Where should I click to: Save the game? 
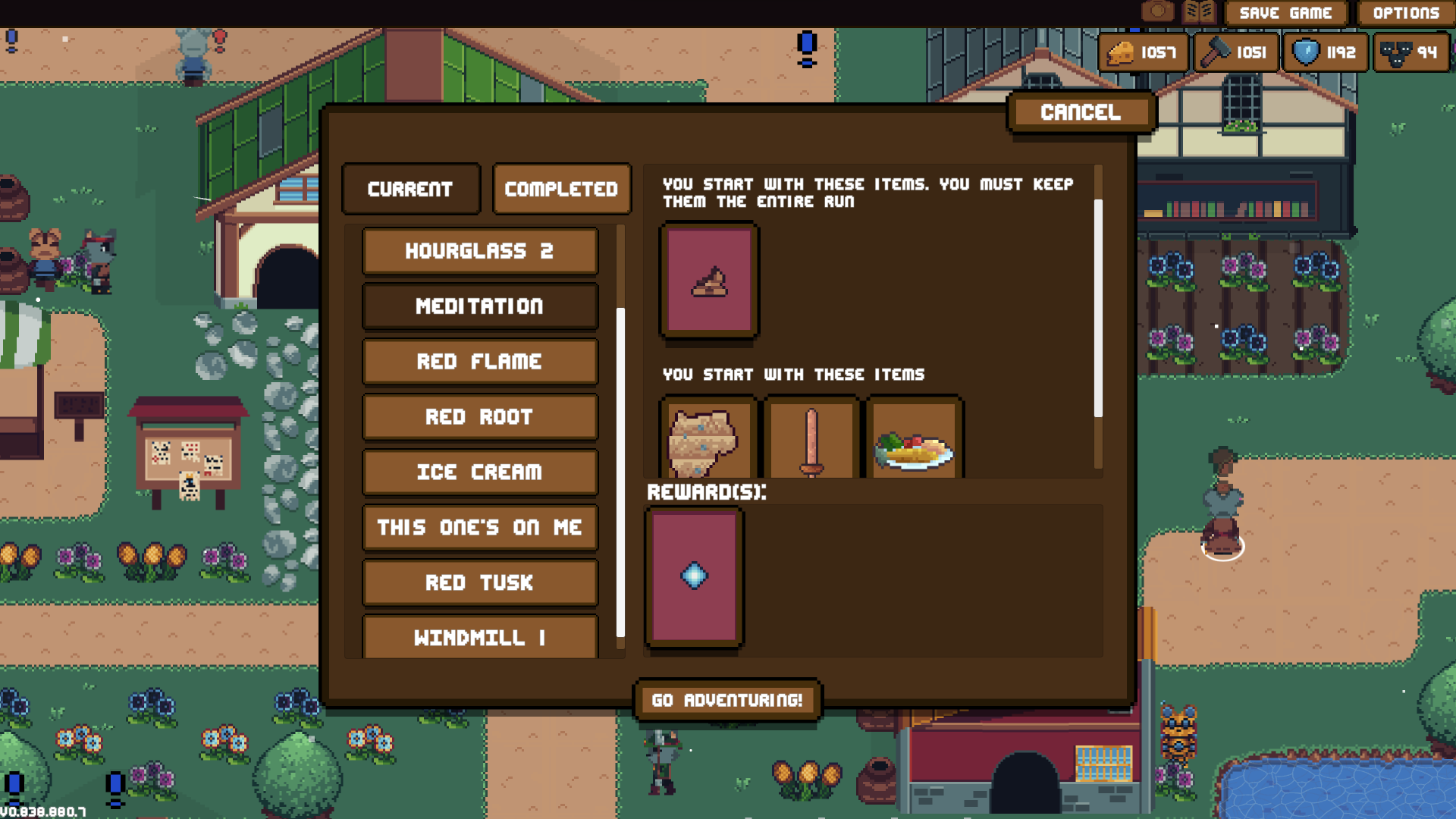click(x=1285, y=13)
